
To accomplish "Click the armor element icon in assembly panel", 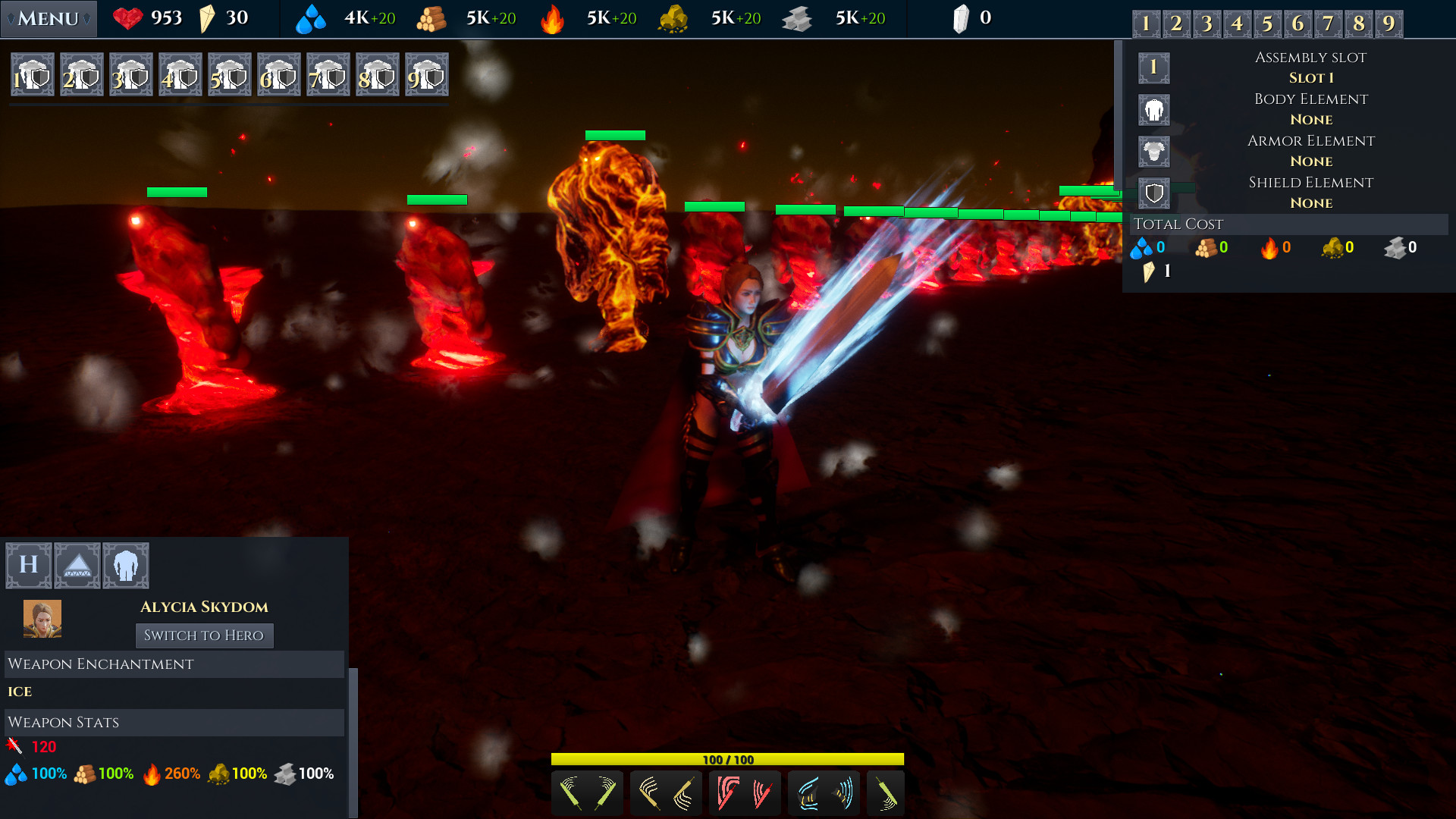I will tap(1153, 151).
